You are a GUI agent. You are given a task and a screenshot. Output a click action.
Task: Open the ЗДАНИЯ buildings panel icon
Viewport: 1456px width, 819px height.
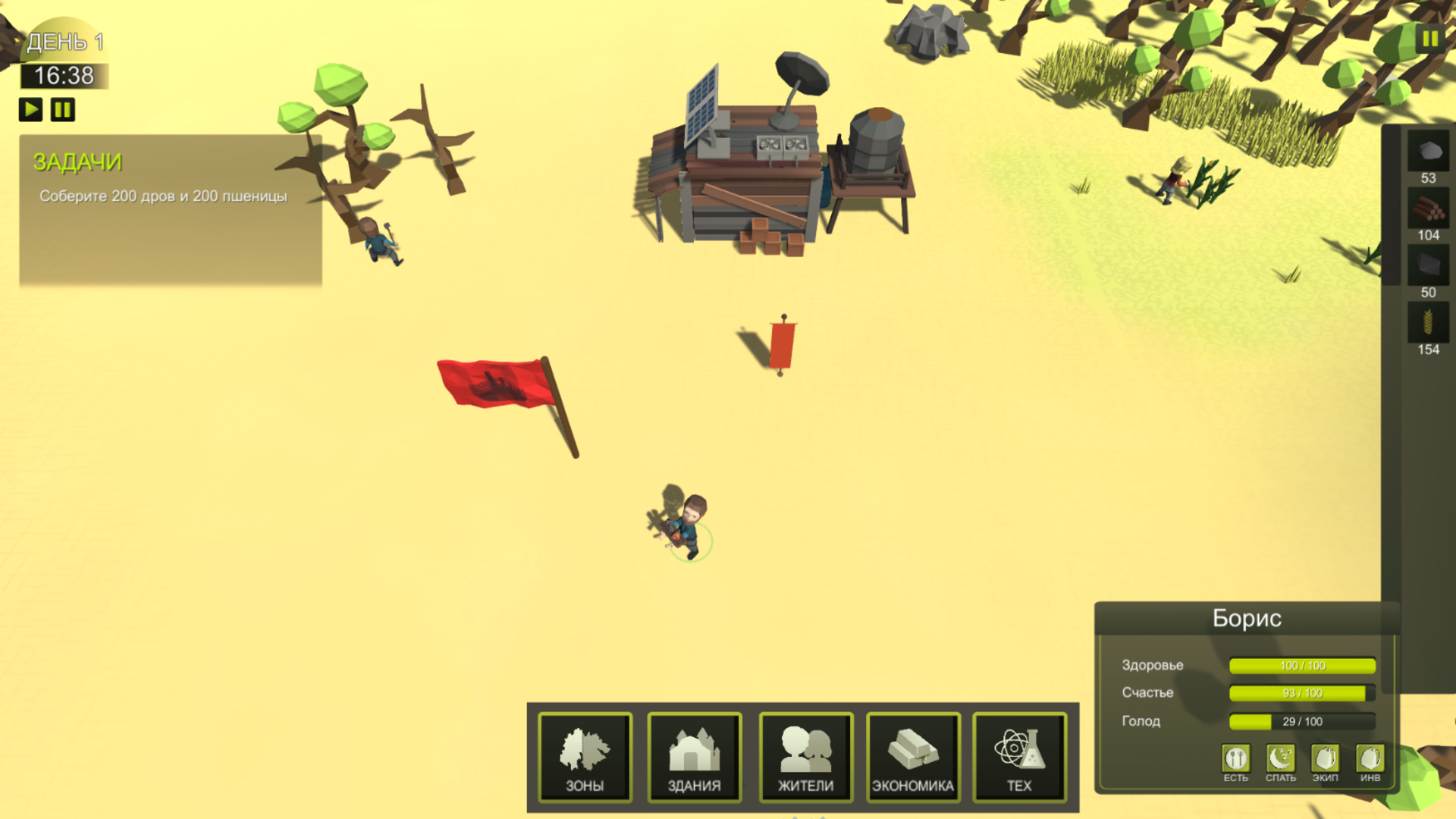pyautogui.click(x=694, y=757)
